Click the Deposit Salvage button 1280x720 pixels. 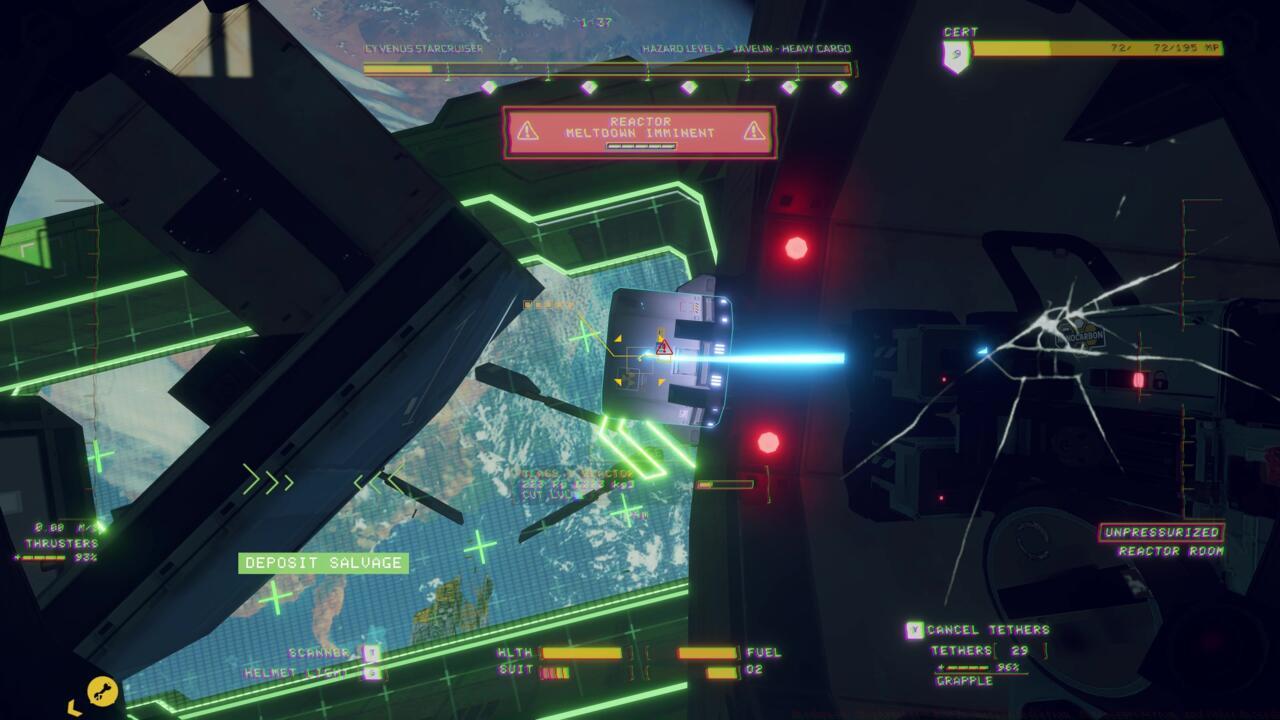click(321, 563)
